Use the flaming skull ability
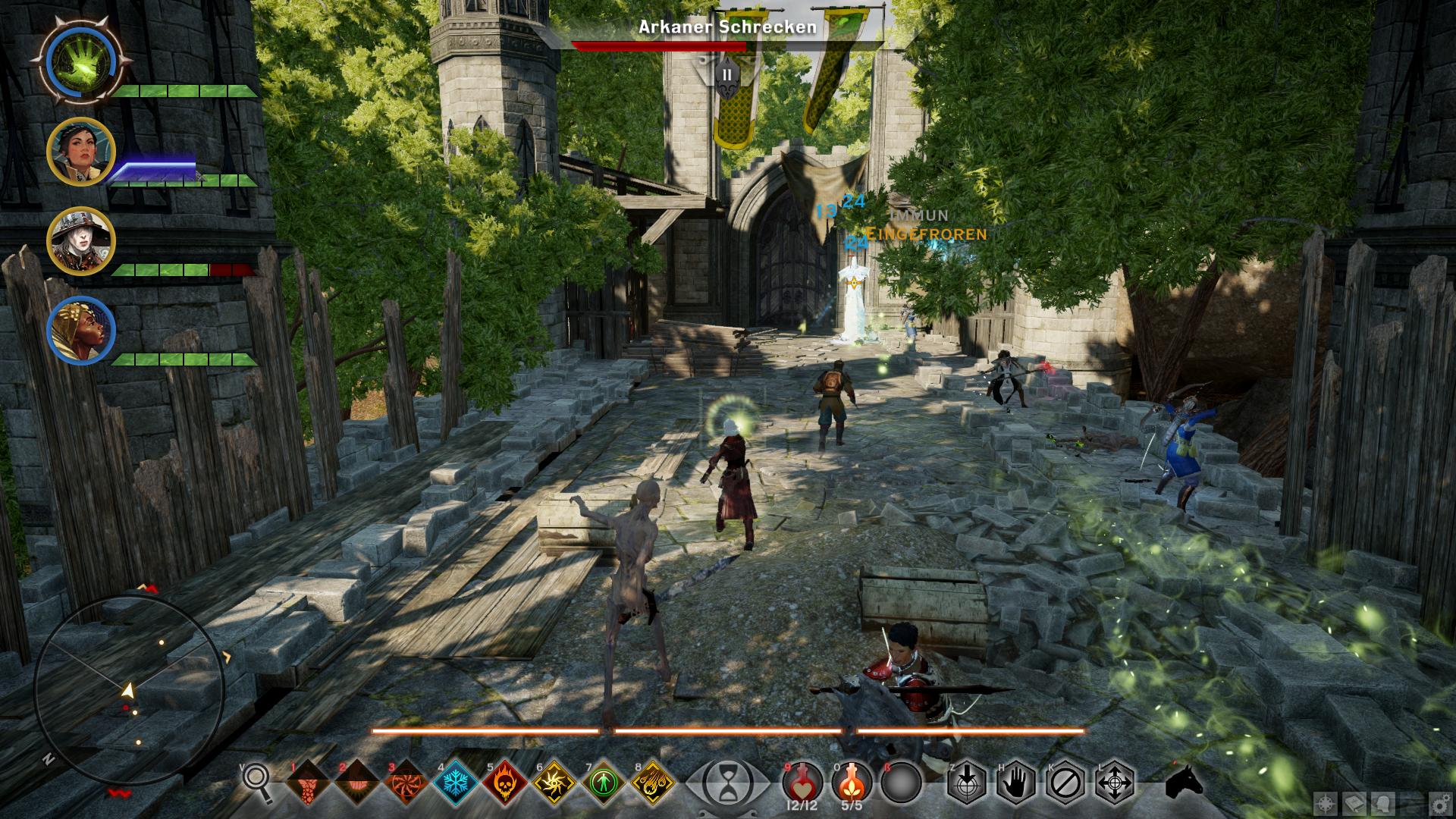 [x=504, y=783]
